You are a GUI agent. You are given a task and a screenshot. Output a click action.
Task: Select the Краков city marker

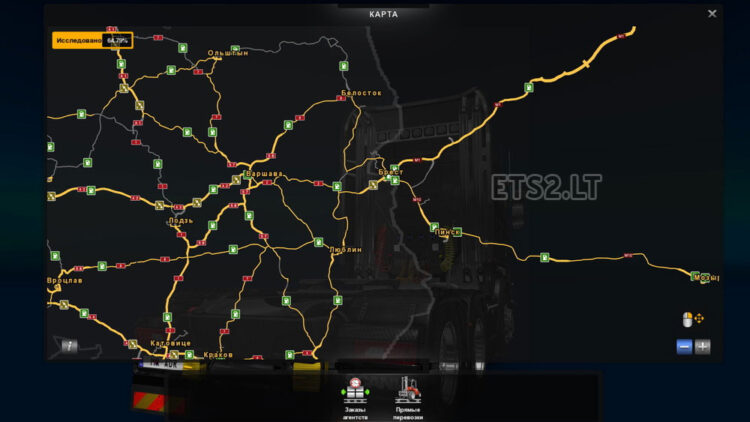pyautogui.click(x=217, y=354)
